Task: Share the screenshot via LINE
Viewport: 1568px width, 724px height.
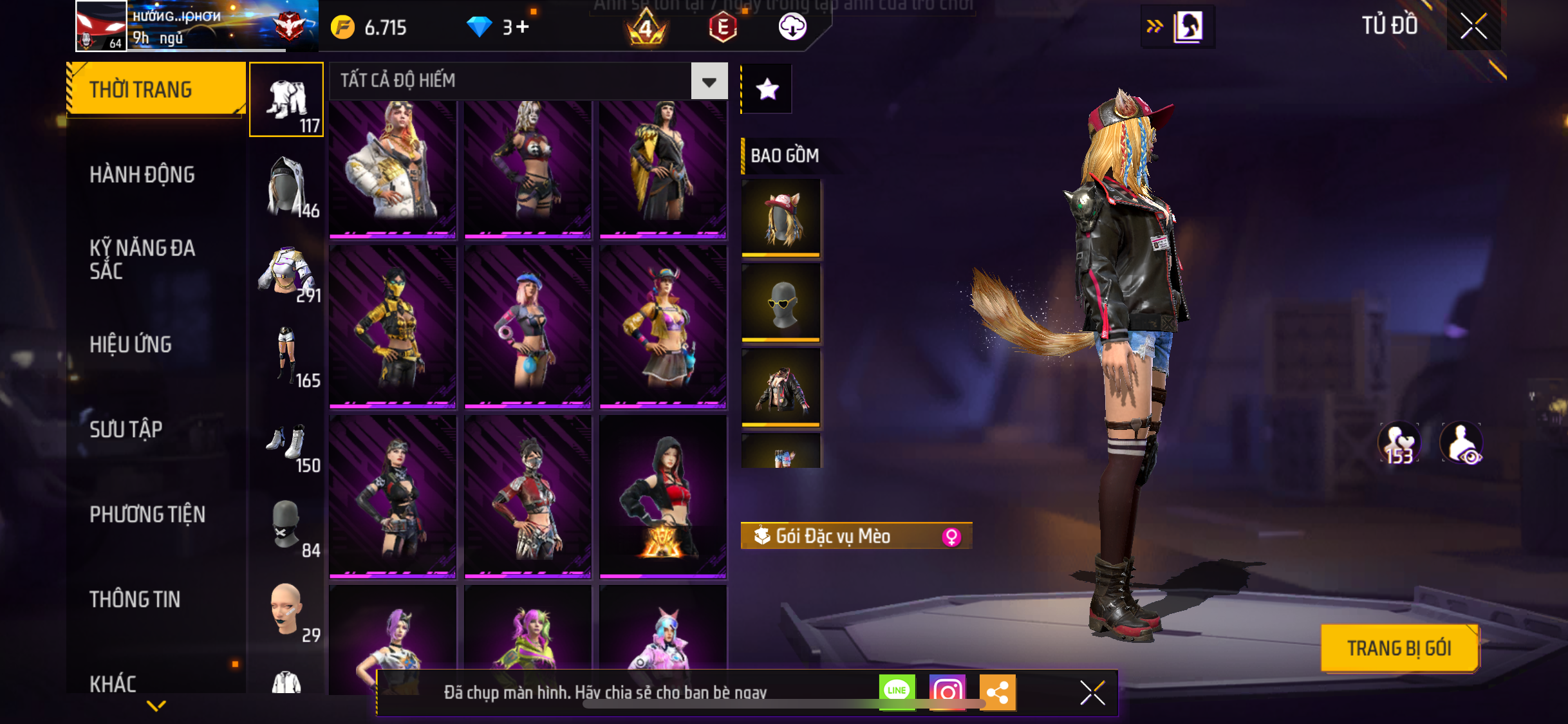Action: pos(897,692)
